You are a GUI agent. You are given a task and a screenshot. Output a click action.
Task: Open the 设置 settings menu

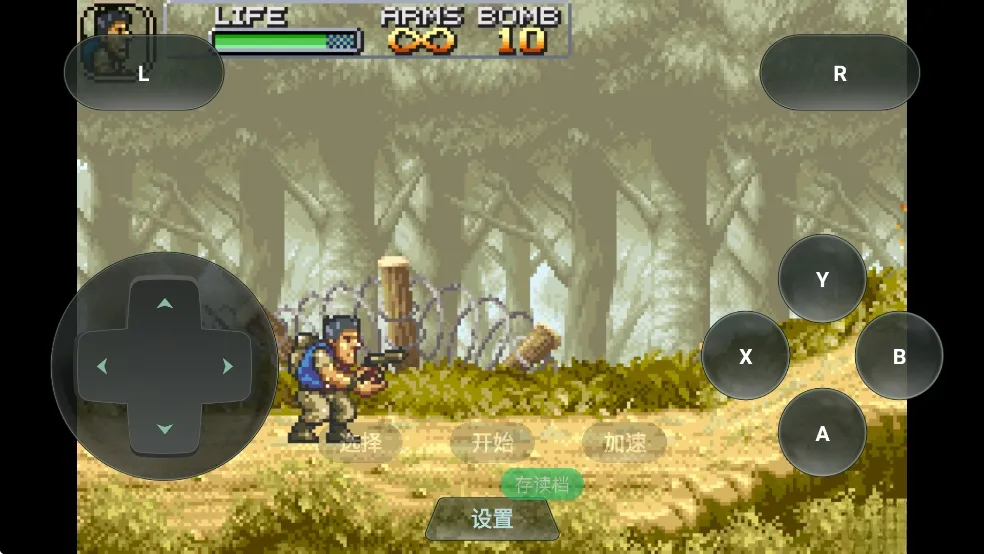492,519
